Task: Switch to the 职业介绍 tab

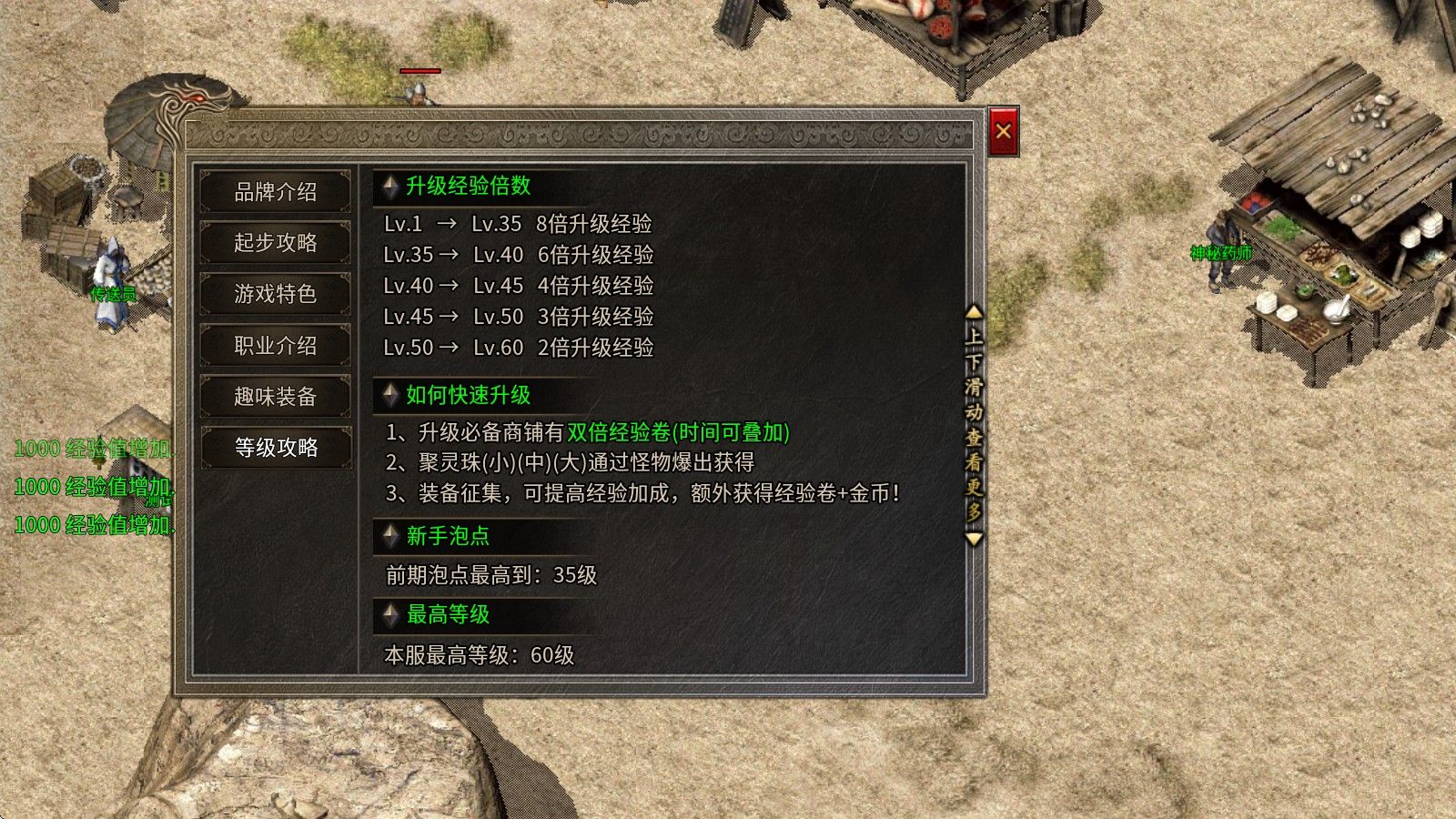Action: (x=275, y=346)
